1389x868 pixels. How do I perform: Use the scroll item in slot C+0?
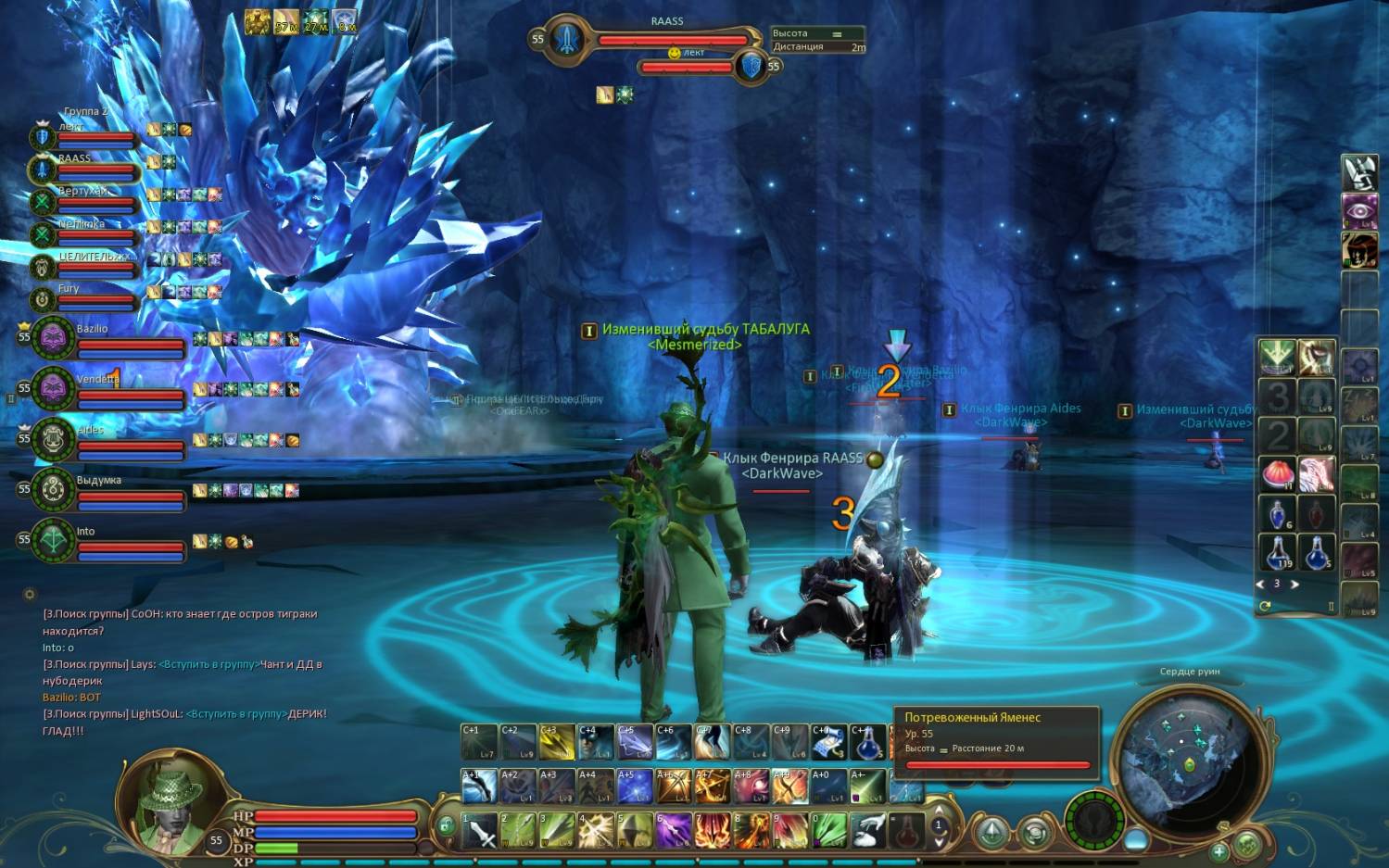829,742
